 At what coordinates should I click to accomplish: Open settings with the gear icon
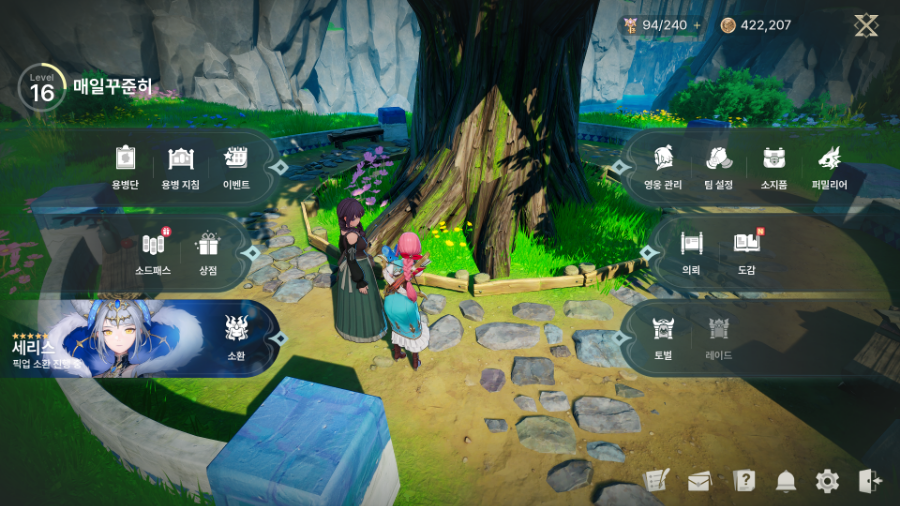click(827, 481)
